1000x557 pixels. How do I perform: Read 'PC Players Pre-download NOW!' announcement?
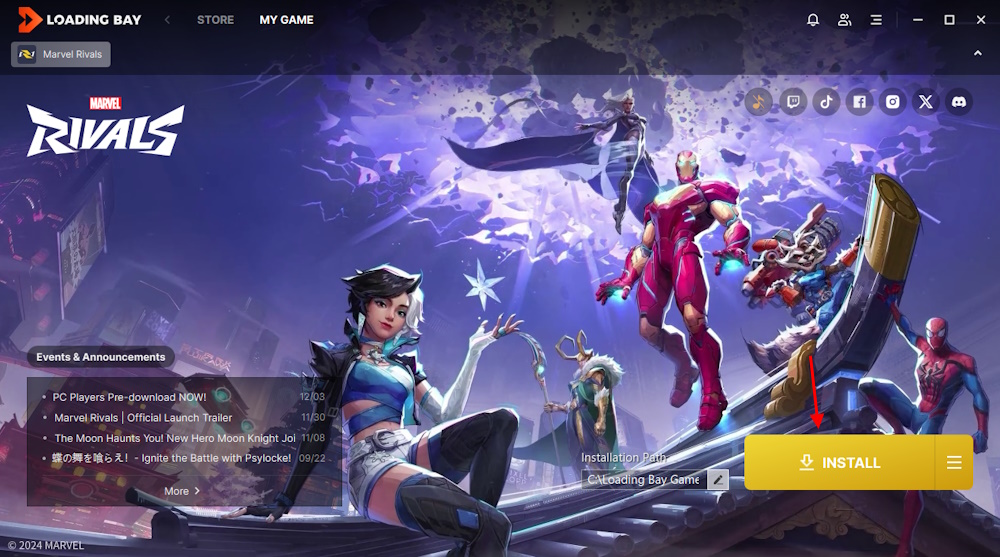(x=130, y=397)
